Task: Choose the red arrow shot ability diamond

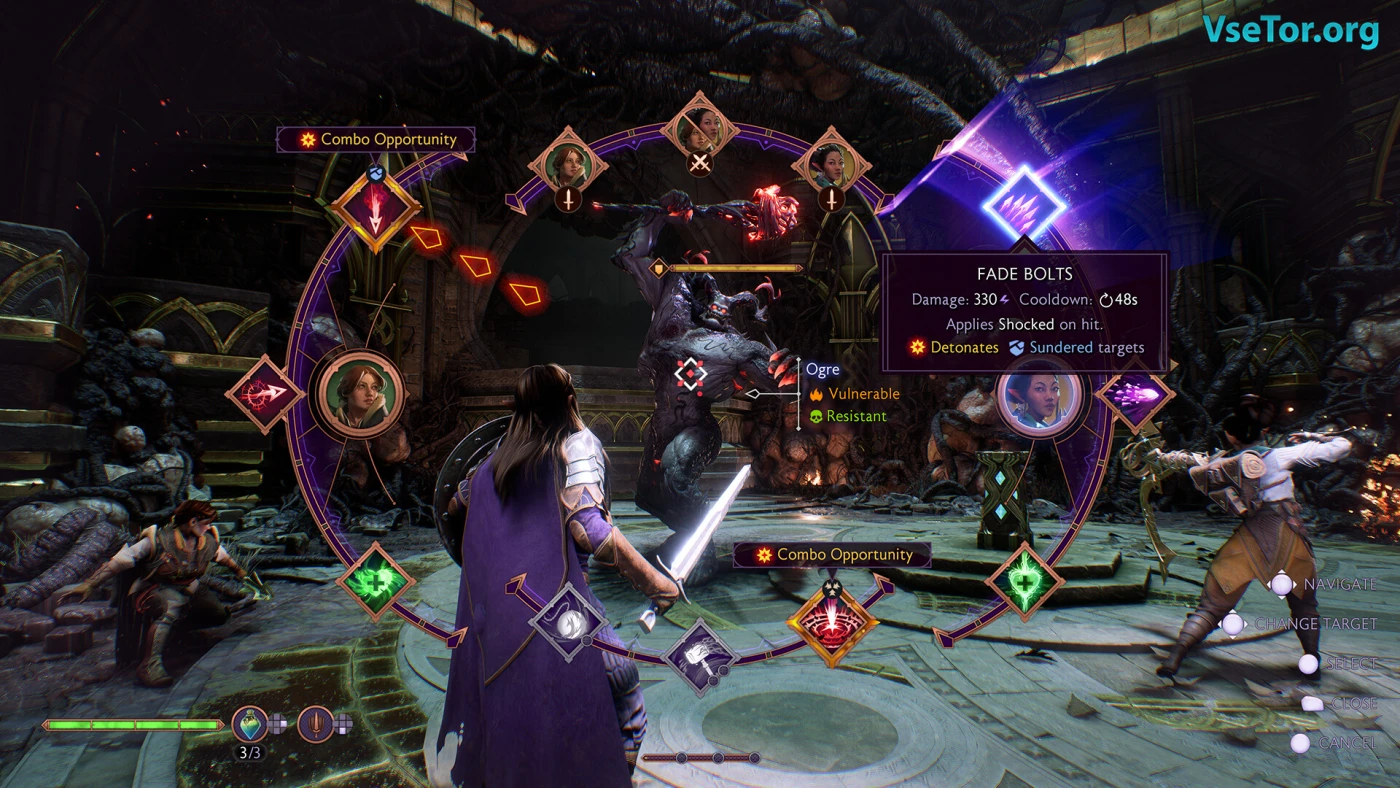Action: [x=266, y=394]
